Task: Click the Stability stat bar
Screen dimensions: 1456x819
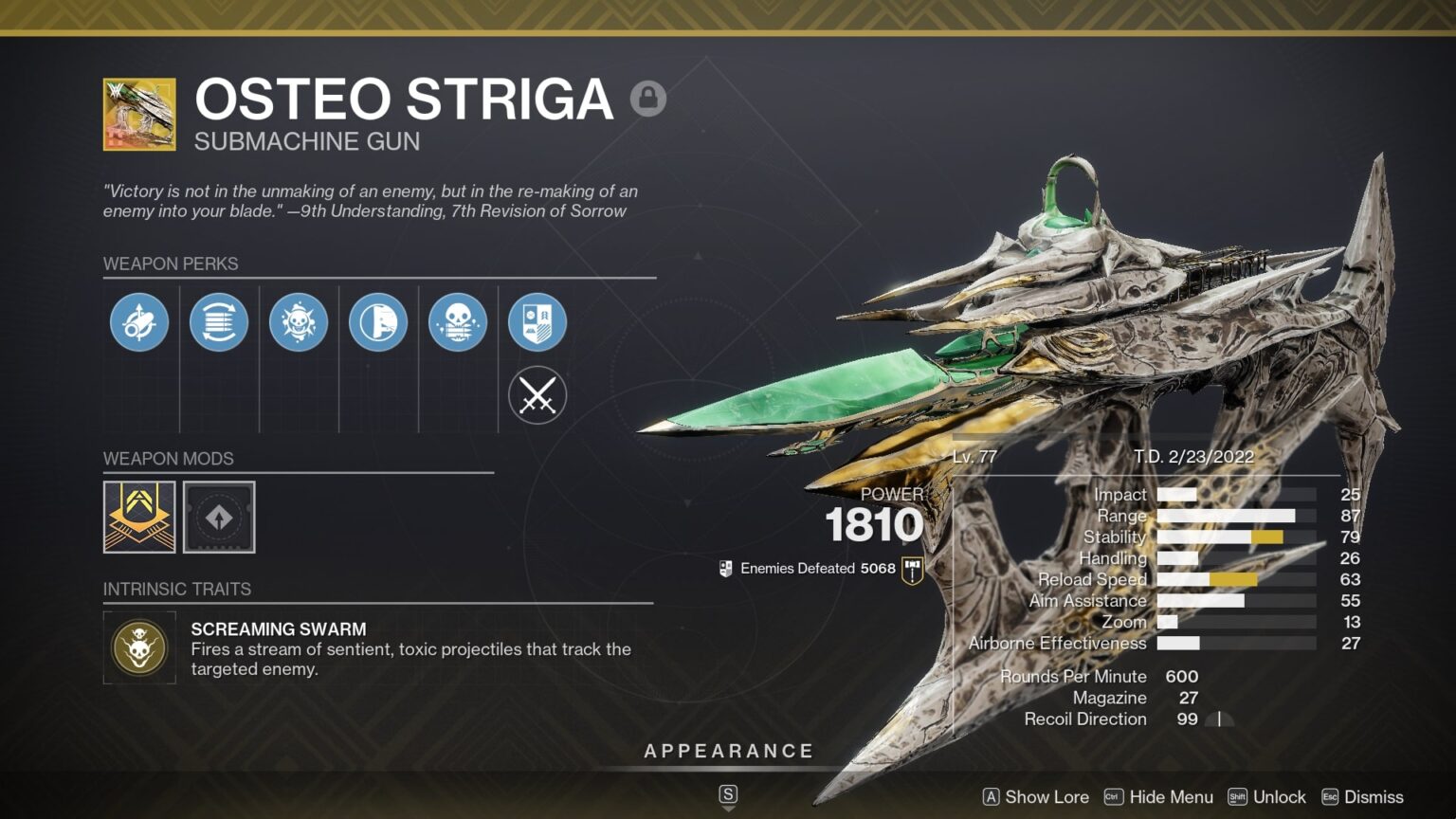Action: point(1223,537)
